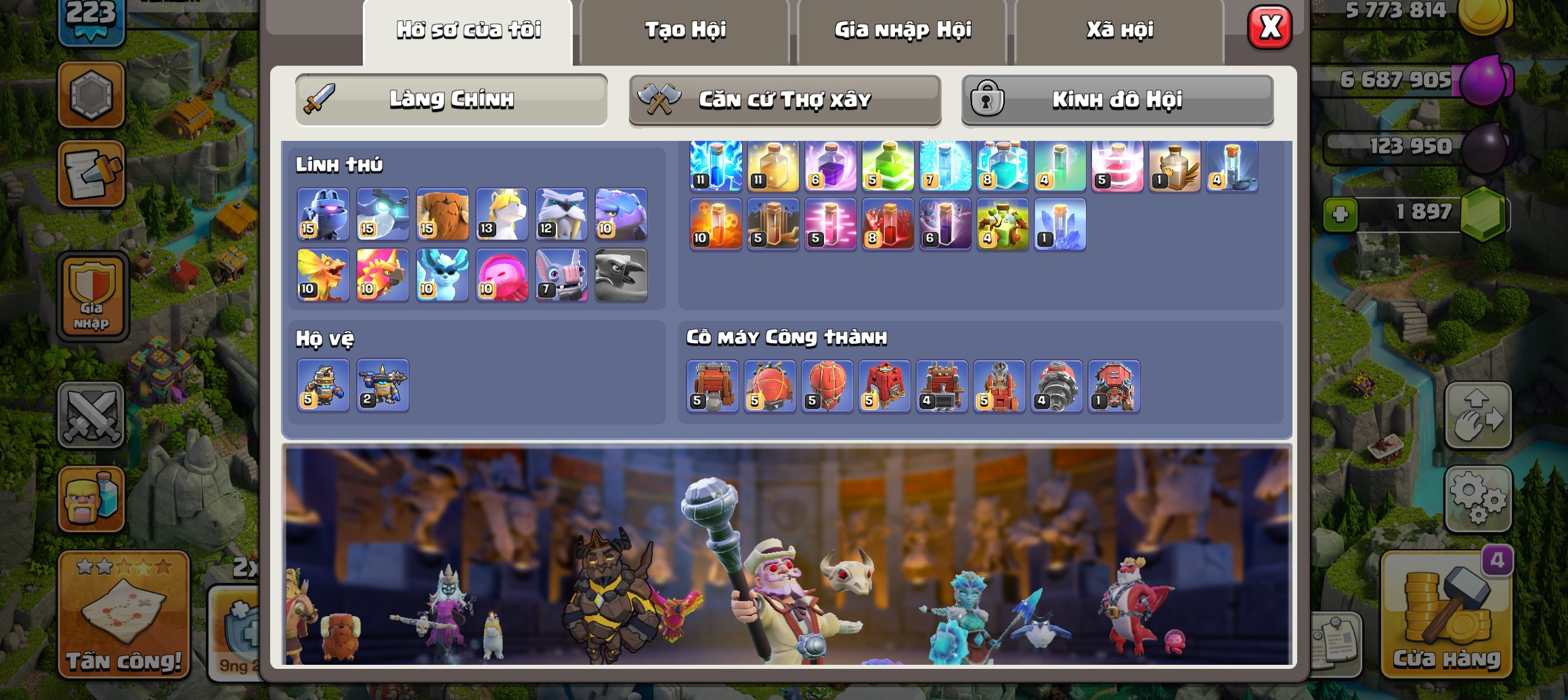1568x700 pixels.
Task: Tap the Gia nhập clan shield button
Action: pyautogui.click(x=92, y=297)
